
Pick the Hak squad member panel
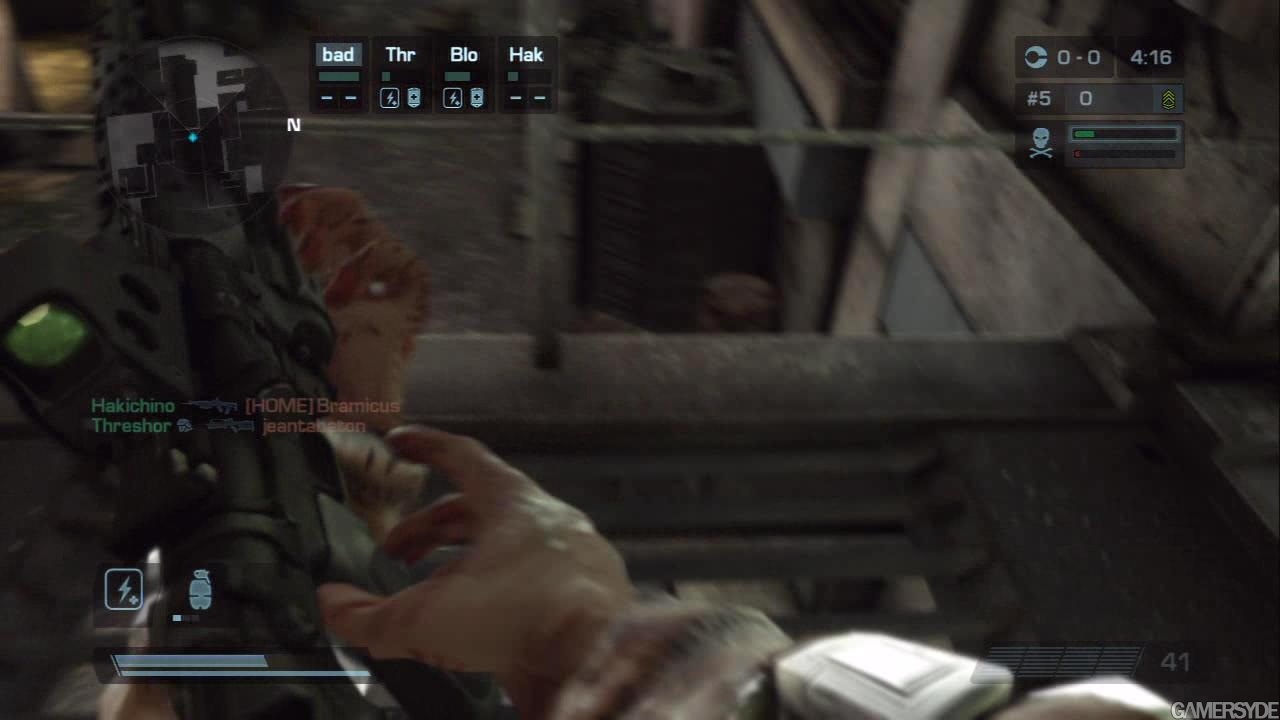(x=526, y=76)
